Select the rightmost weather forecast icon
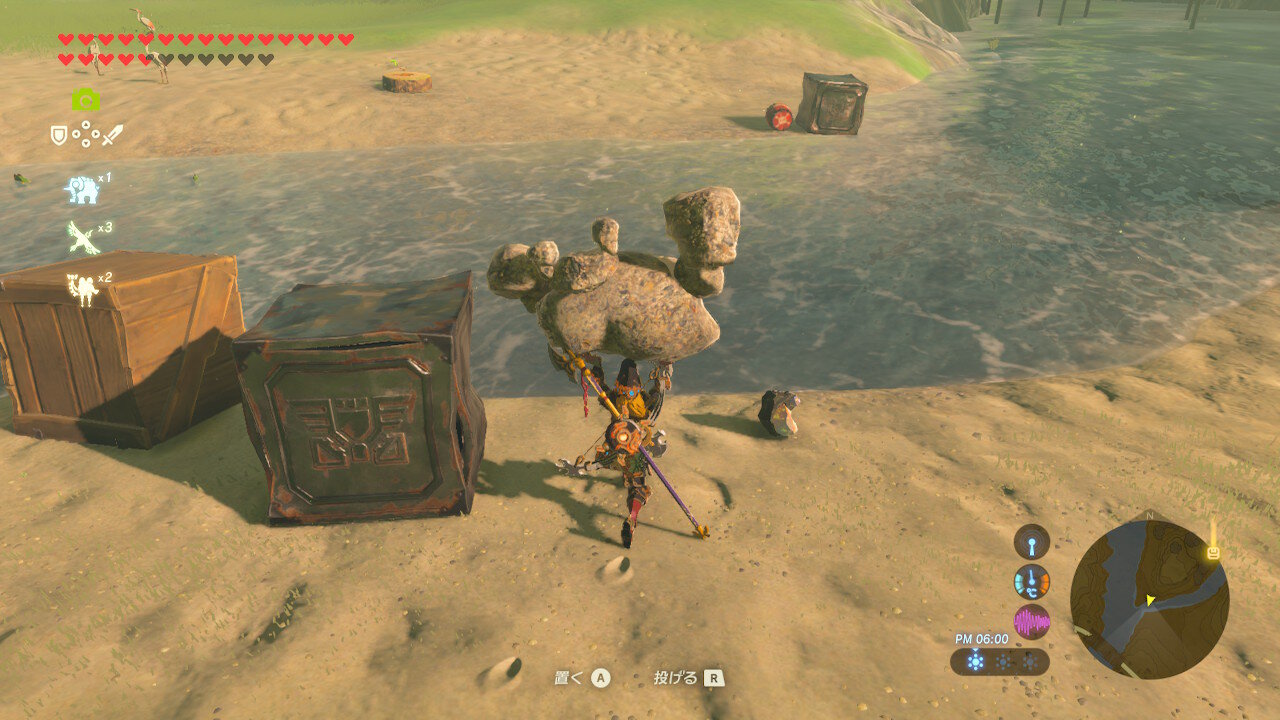The image size is (1280, 720). tap(1029, 660)
